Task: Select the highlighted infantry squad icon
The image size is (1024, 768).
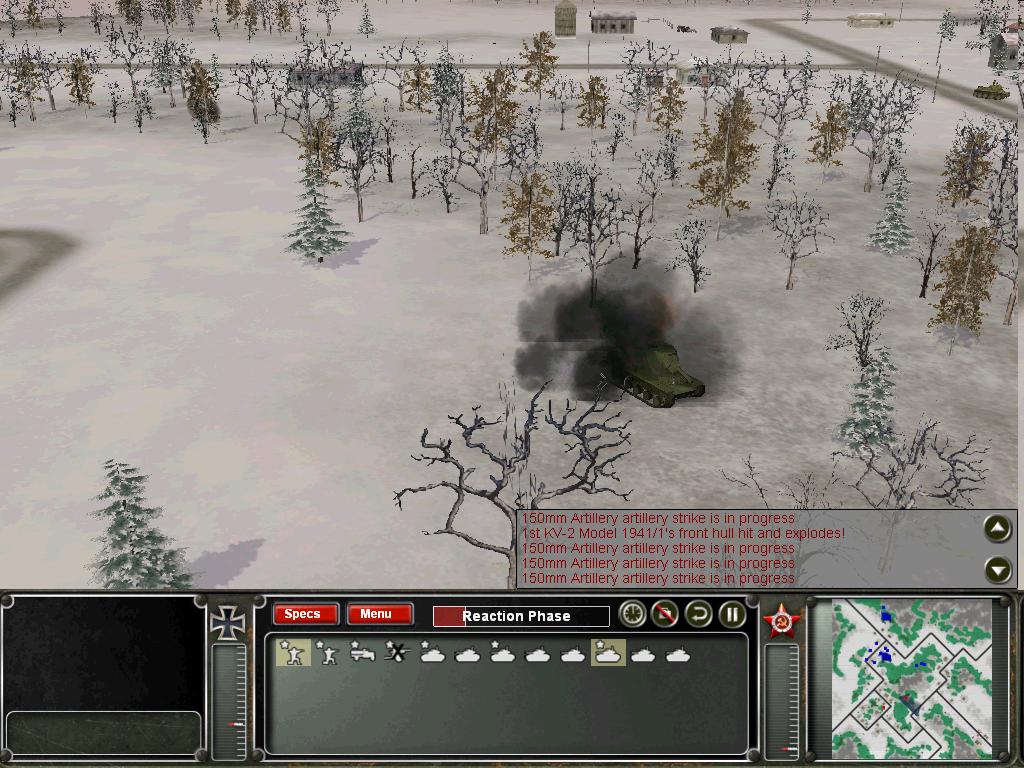Action: (293, 653)
